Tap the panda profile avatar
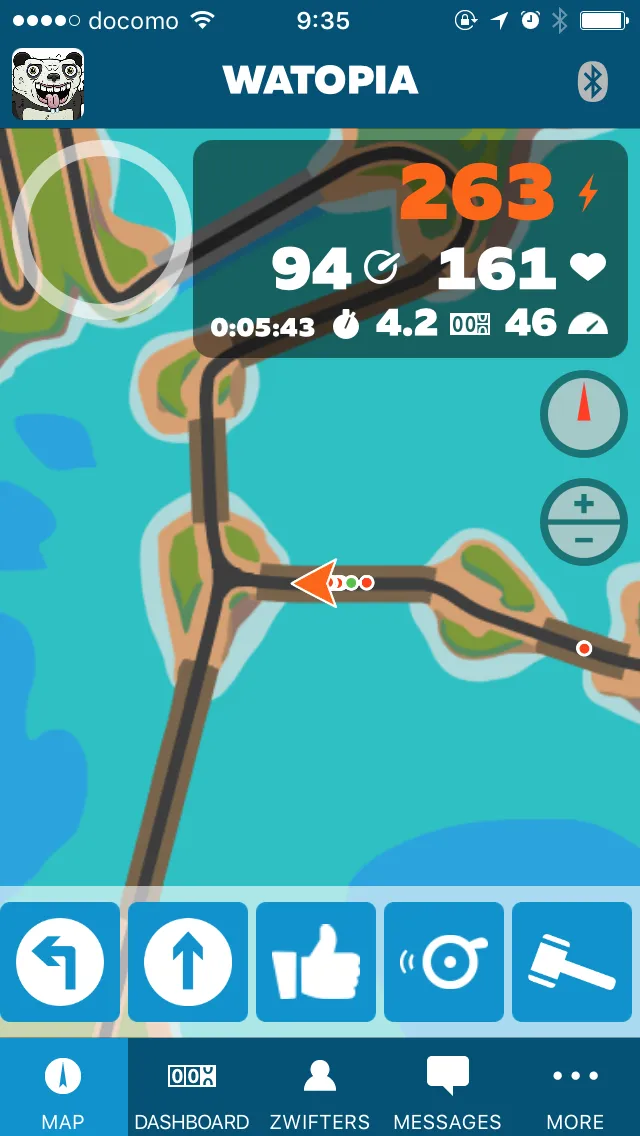The image size is (640, 1136). tap(47, 84)
